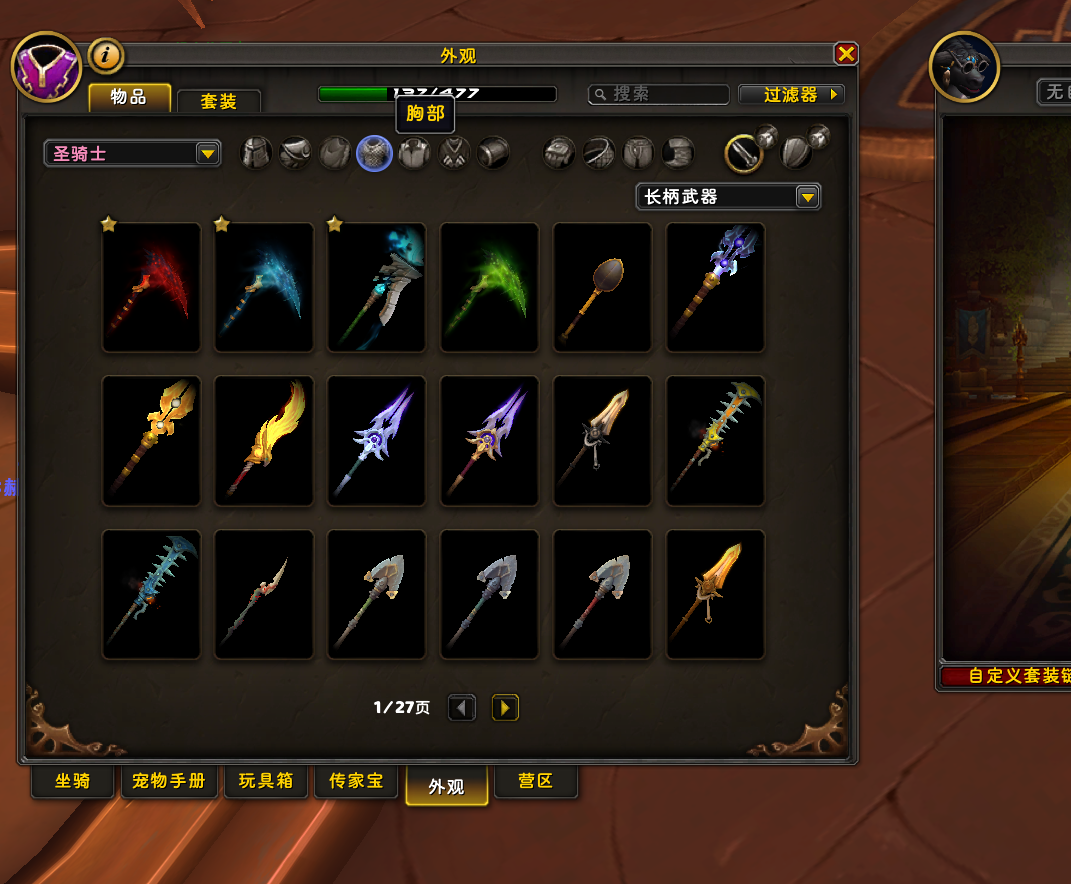The image size is (1071, 884).
Task: Open the 传家宝 heirlooms tab
Action: point(356,781)
